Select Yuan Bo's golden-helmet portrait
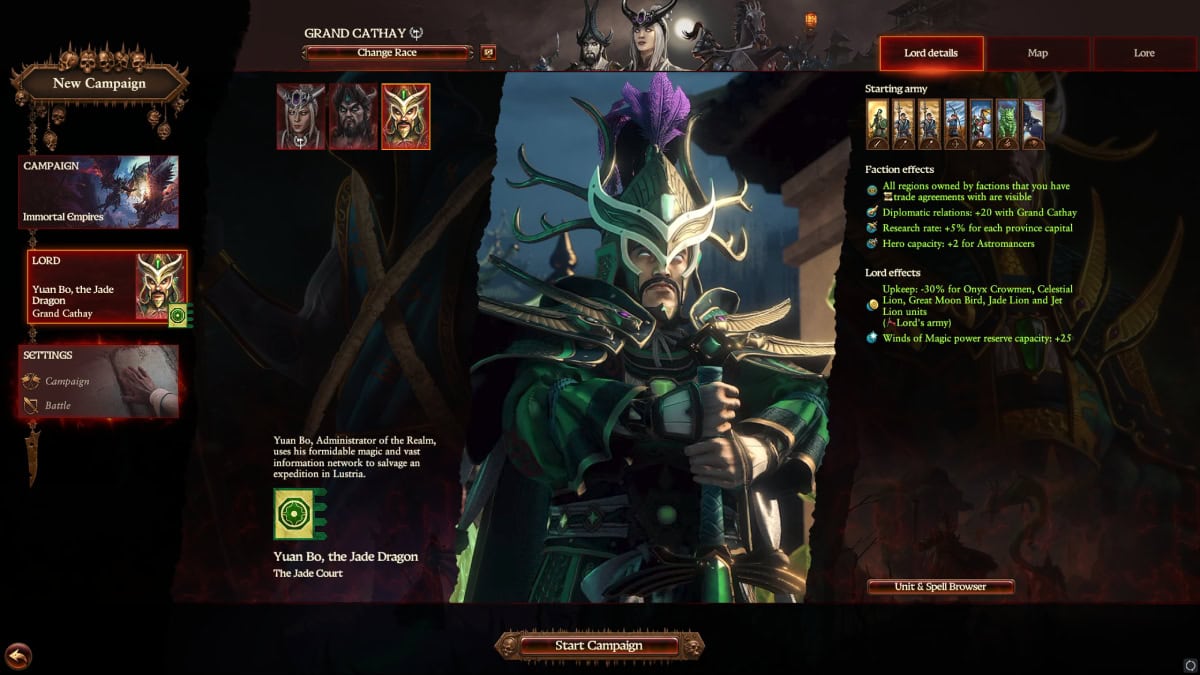The width and height of the screenshot is (1200, 675). (x=406, y=116)
